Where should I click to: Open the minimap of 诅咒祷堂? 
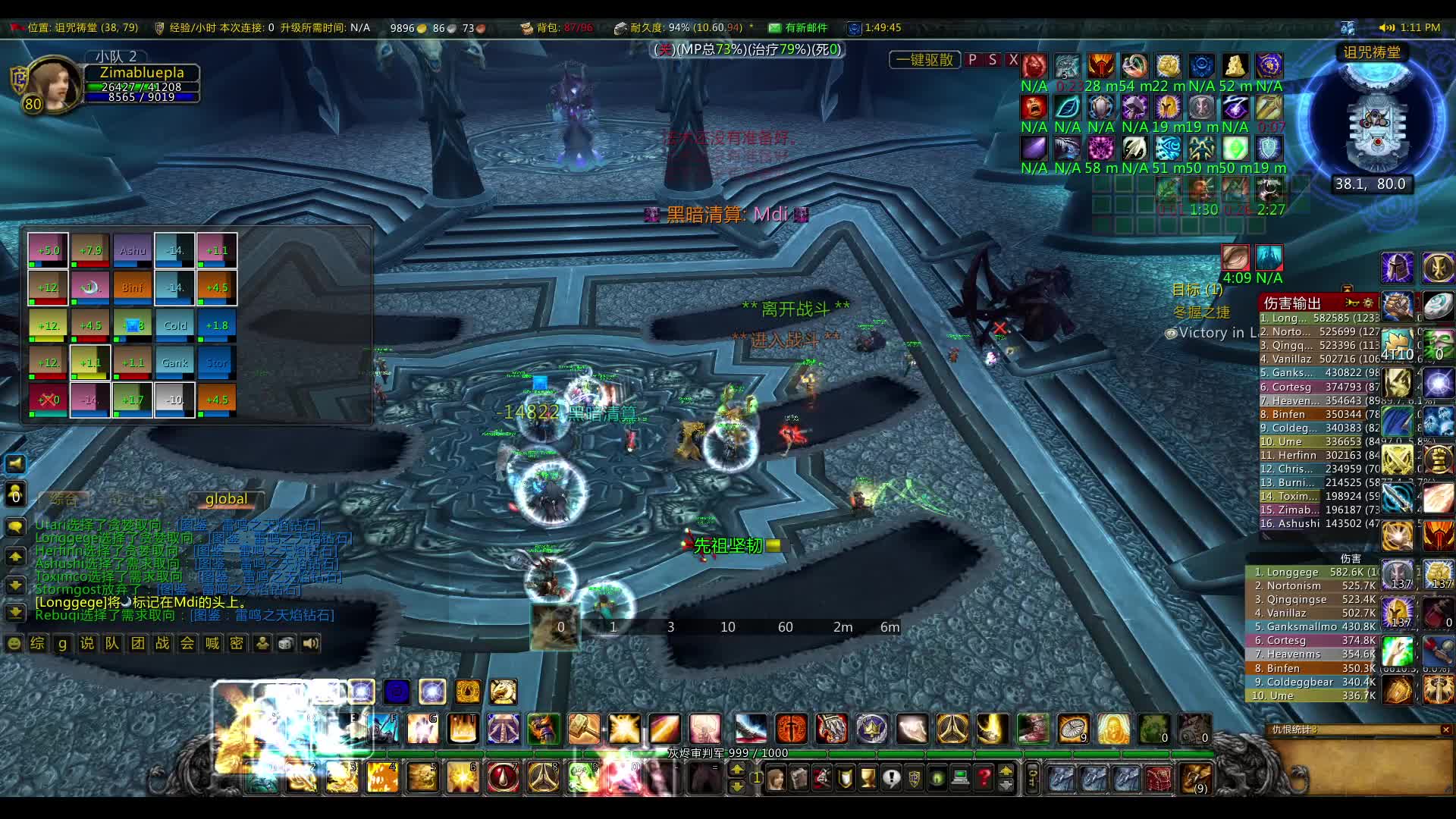click(1373, 121)
